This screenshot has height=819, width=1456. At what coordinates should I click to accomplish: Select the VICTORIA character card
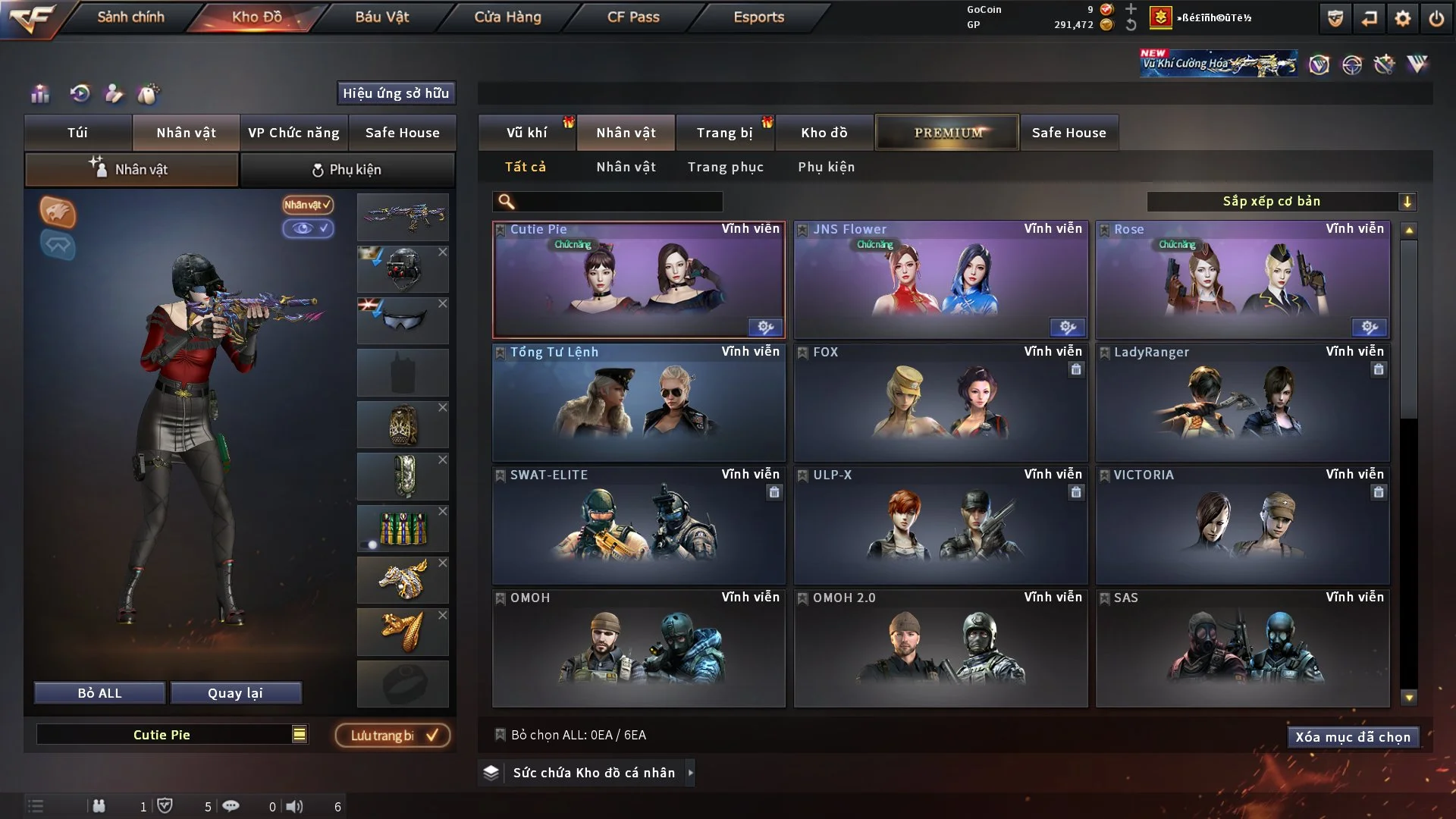pyautogui.click(x=1242, y=526)
